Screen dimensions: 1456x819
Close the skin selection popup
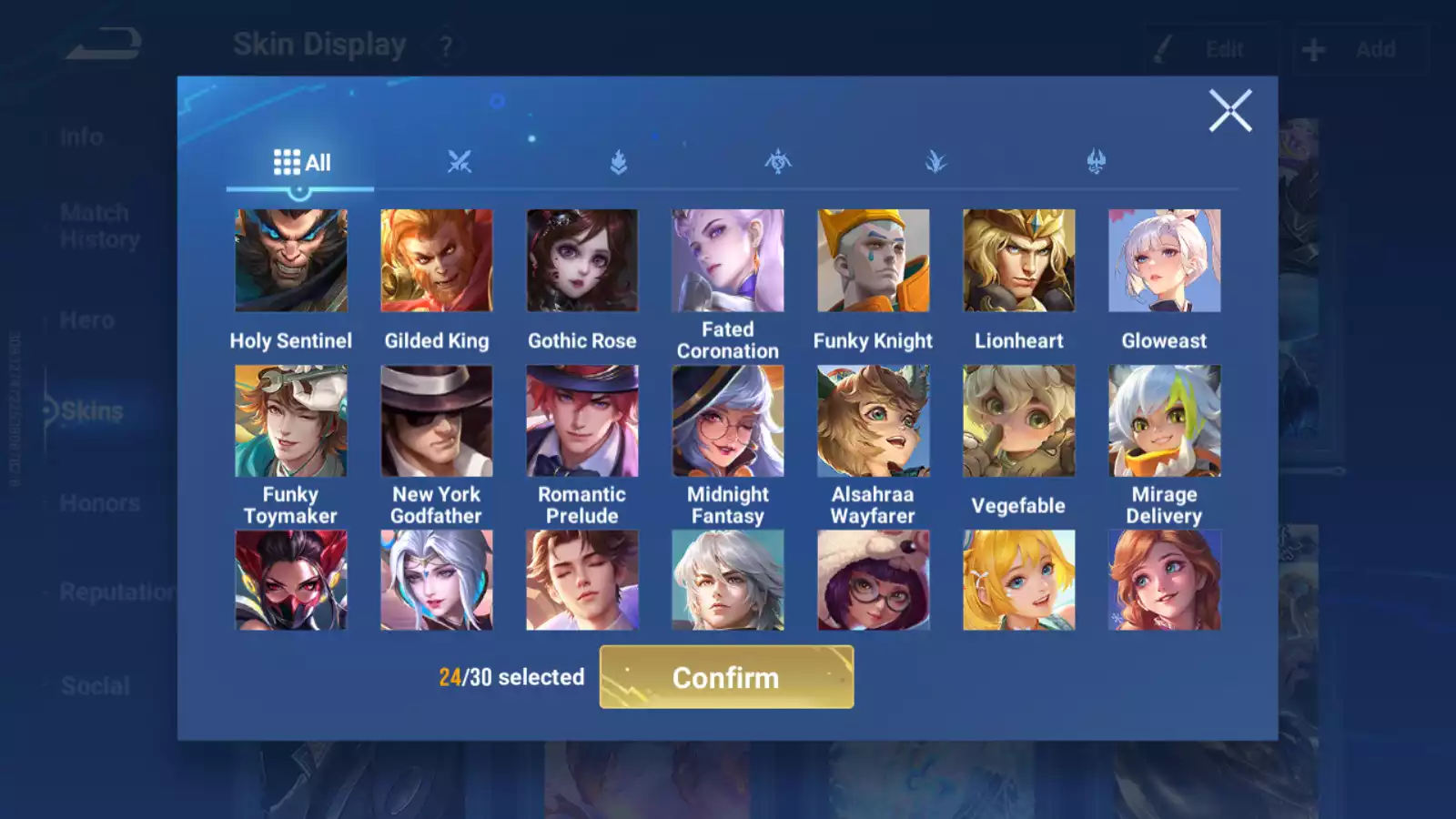click(1229, 111)
